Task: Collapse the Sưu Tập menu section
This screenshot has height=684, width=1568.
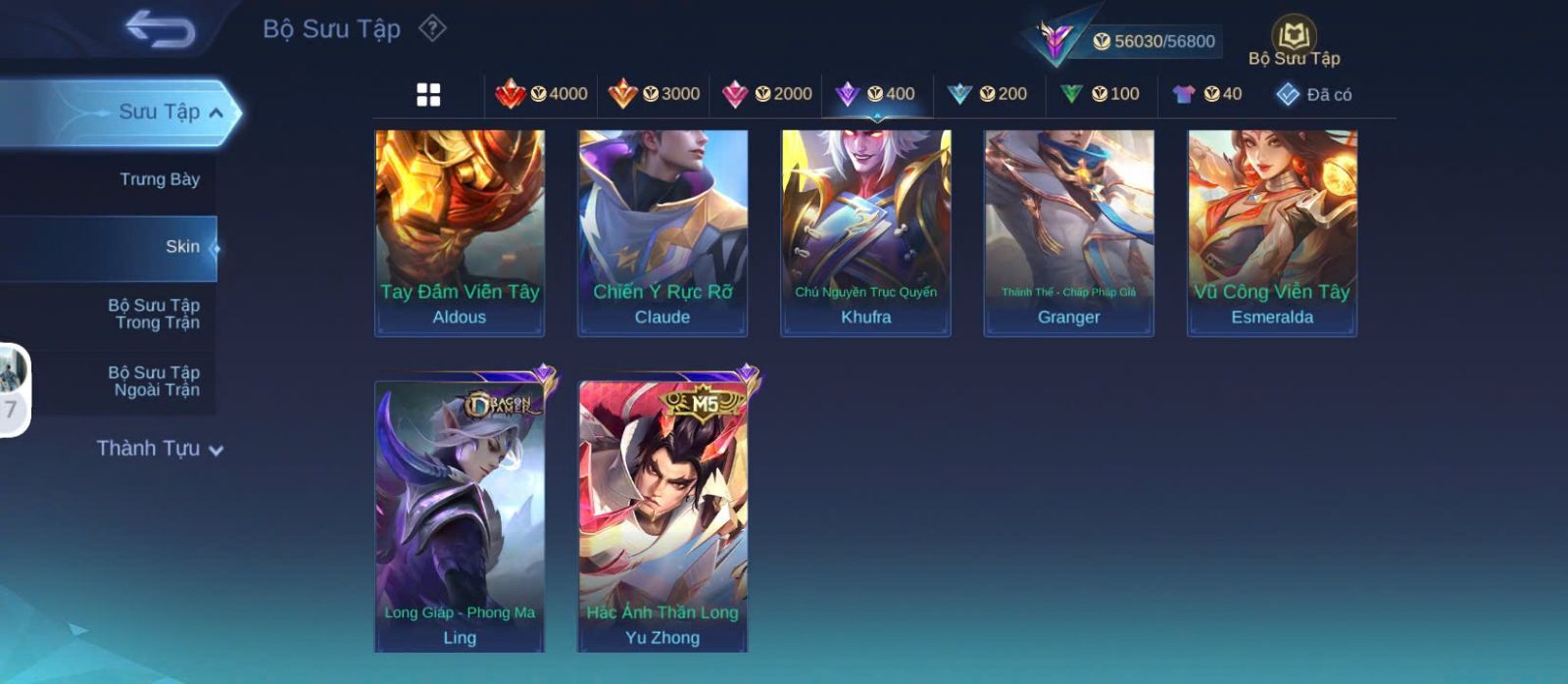Action: 216,113
